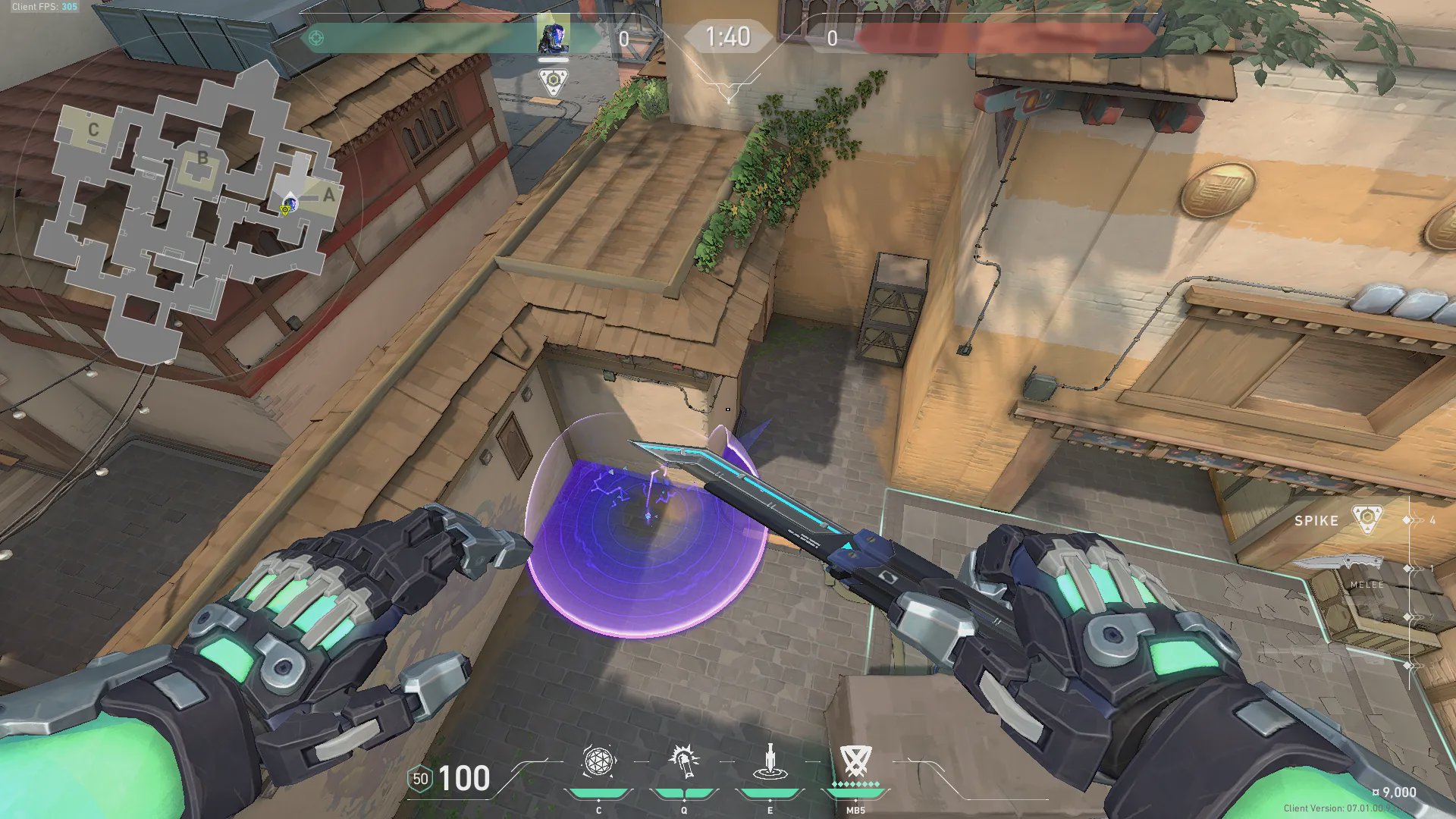Activate the sphere ability on C
The image size is (1456, 819).
pos(598,761)
